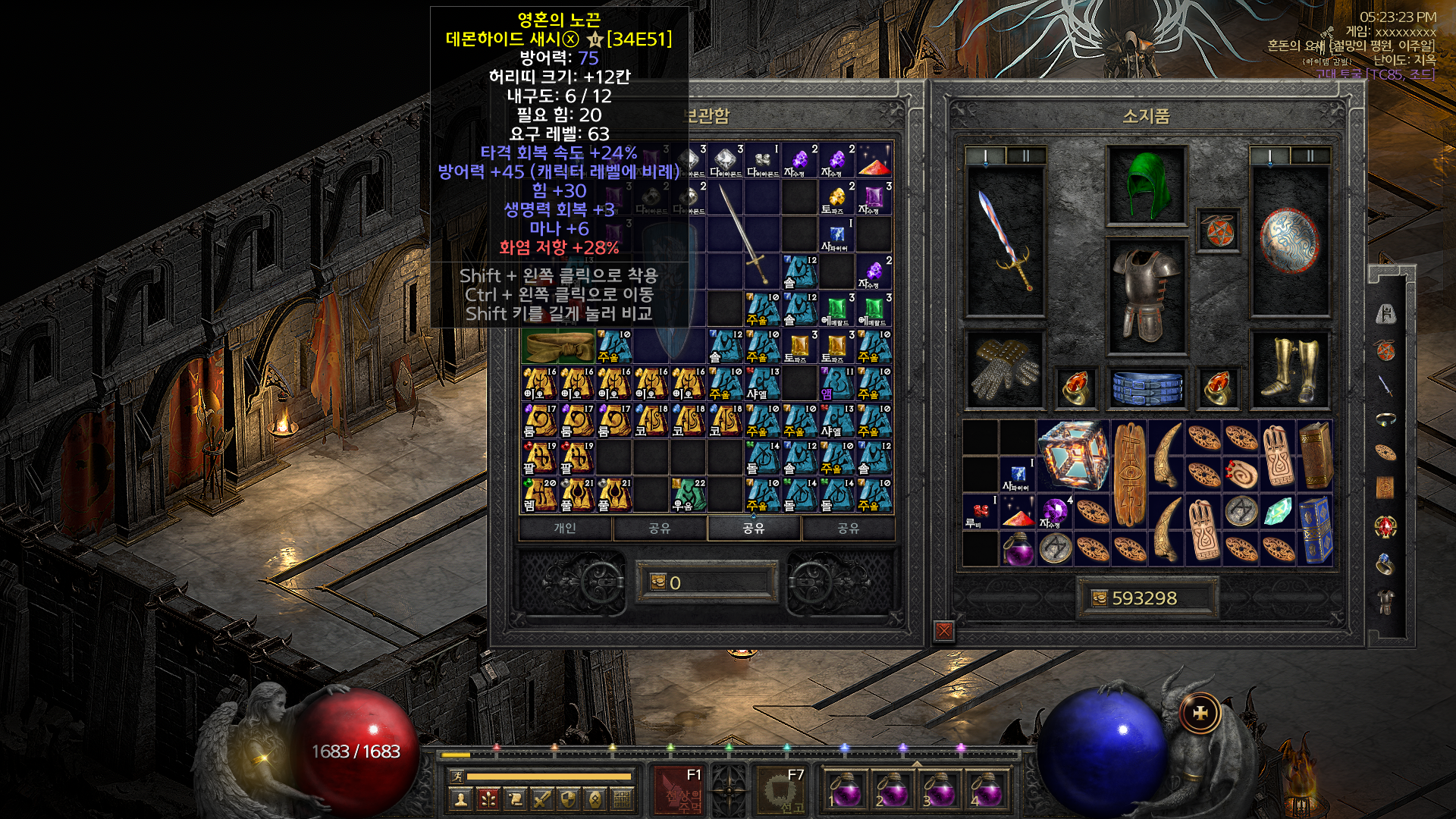Select the blue belt in the equipment panel
The image size is (1456, 819).
pos(1147,387)
